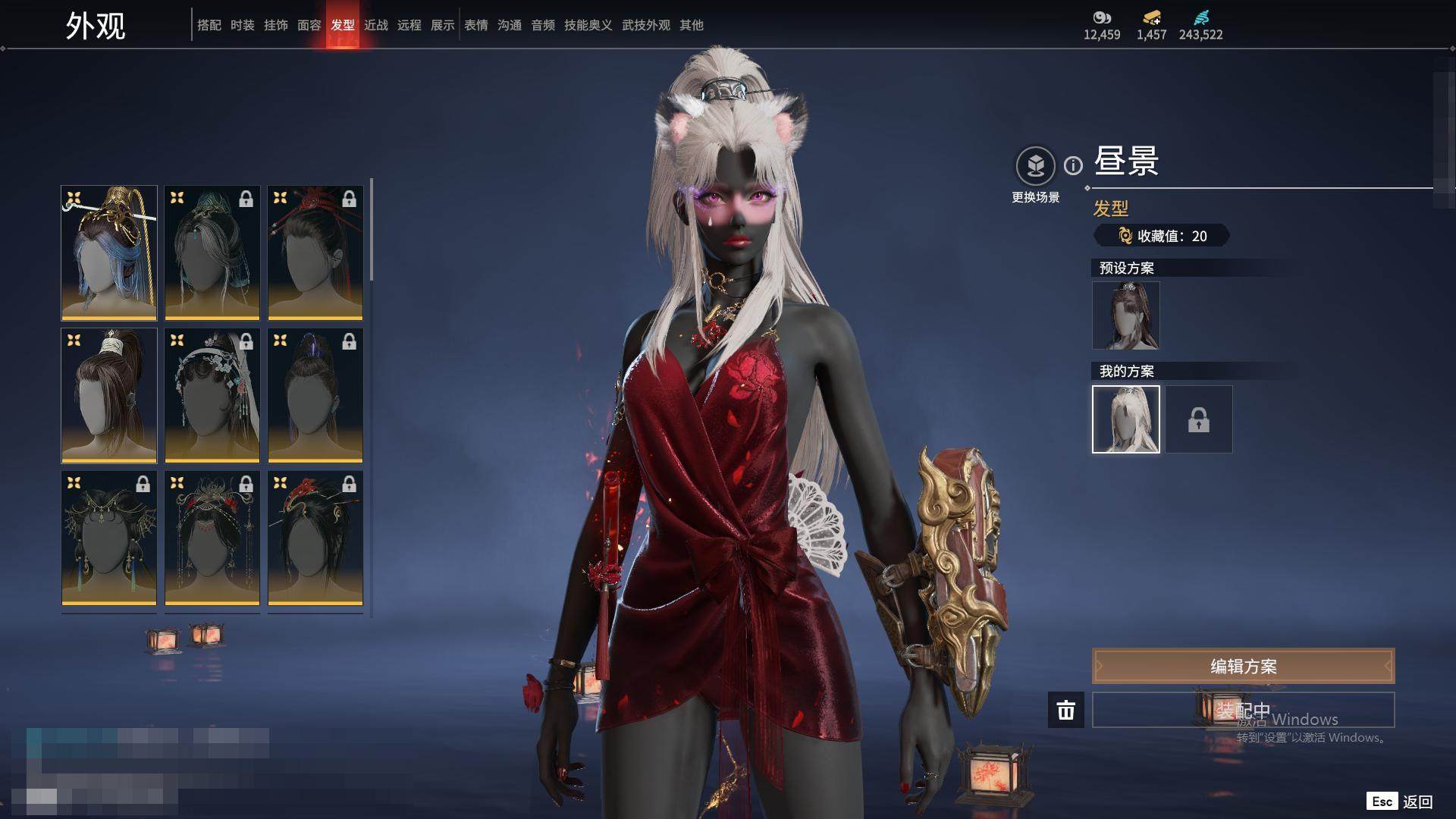Click the 编辑方案 button
The height and width of the screenshot is (819, 1456).
point(1243,666)
